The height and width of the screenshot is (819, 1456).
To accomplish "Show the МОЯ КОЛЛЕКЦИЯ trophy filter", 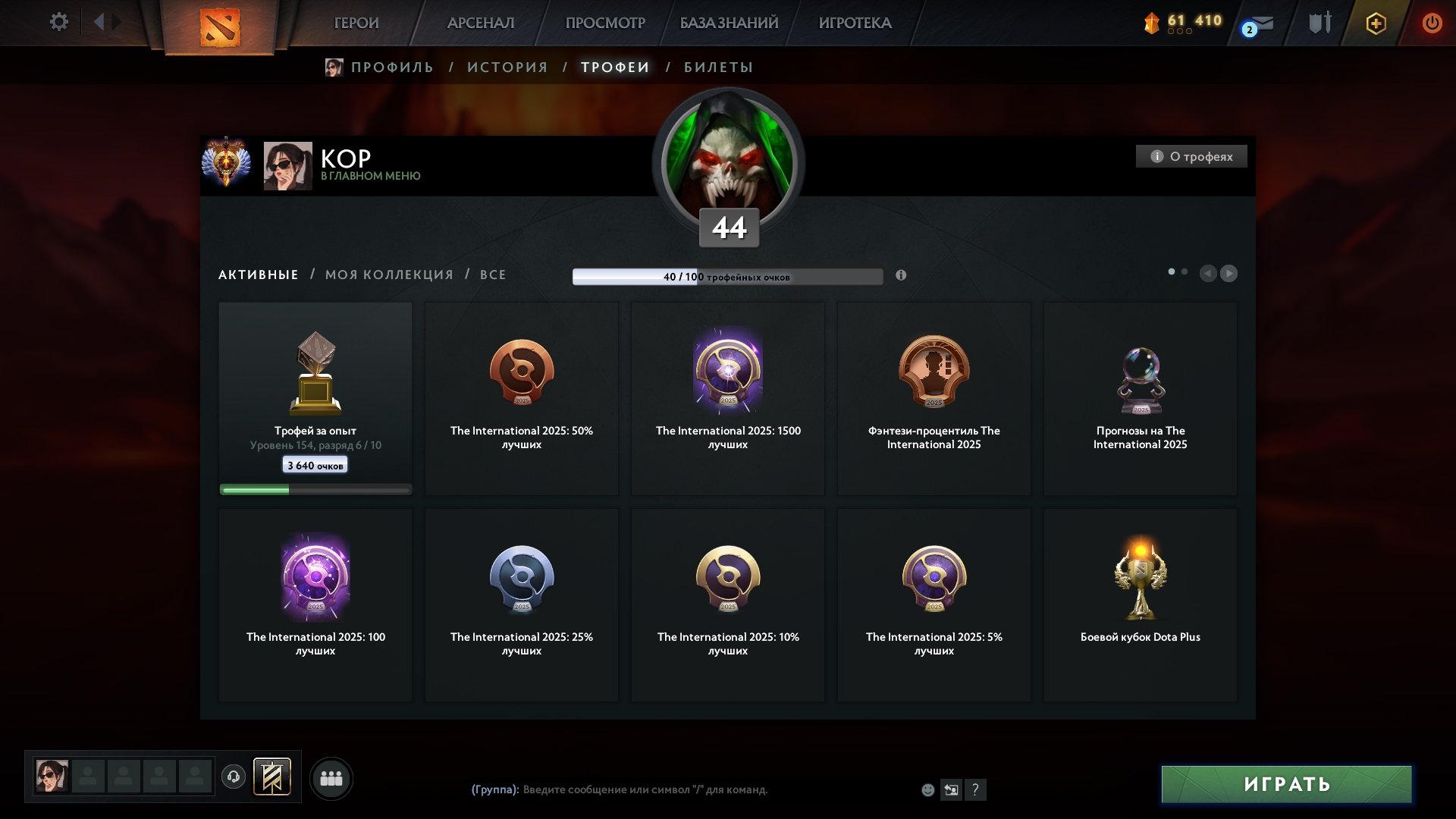I will [x=389, y=275].
